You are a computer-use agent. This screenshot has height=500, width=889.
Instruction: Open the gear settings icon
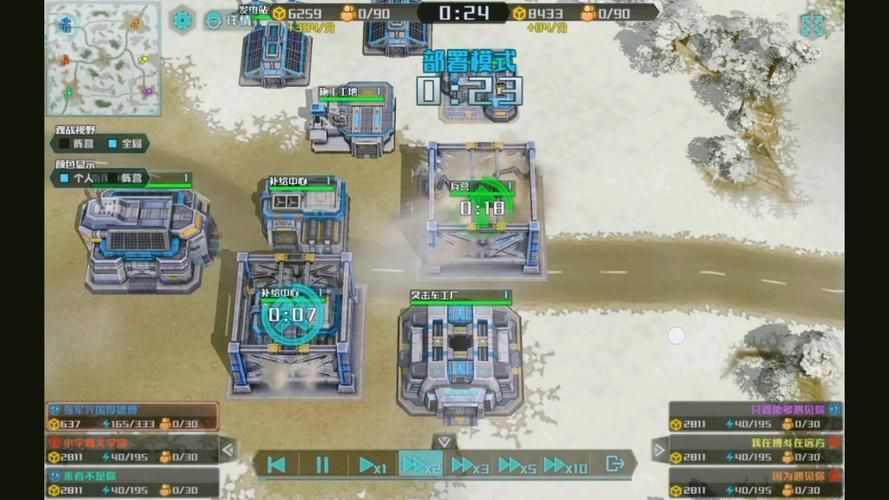point(182,19)
